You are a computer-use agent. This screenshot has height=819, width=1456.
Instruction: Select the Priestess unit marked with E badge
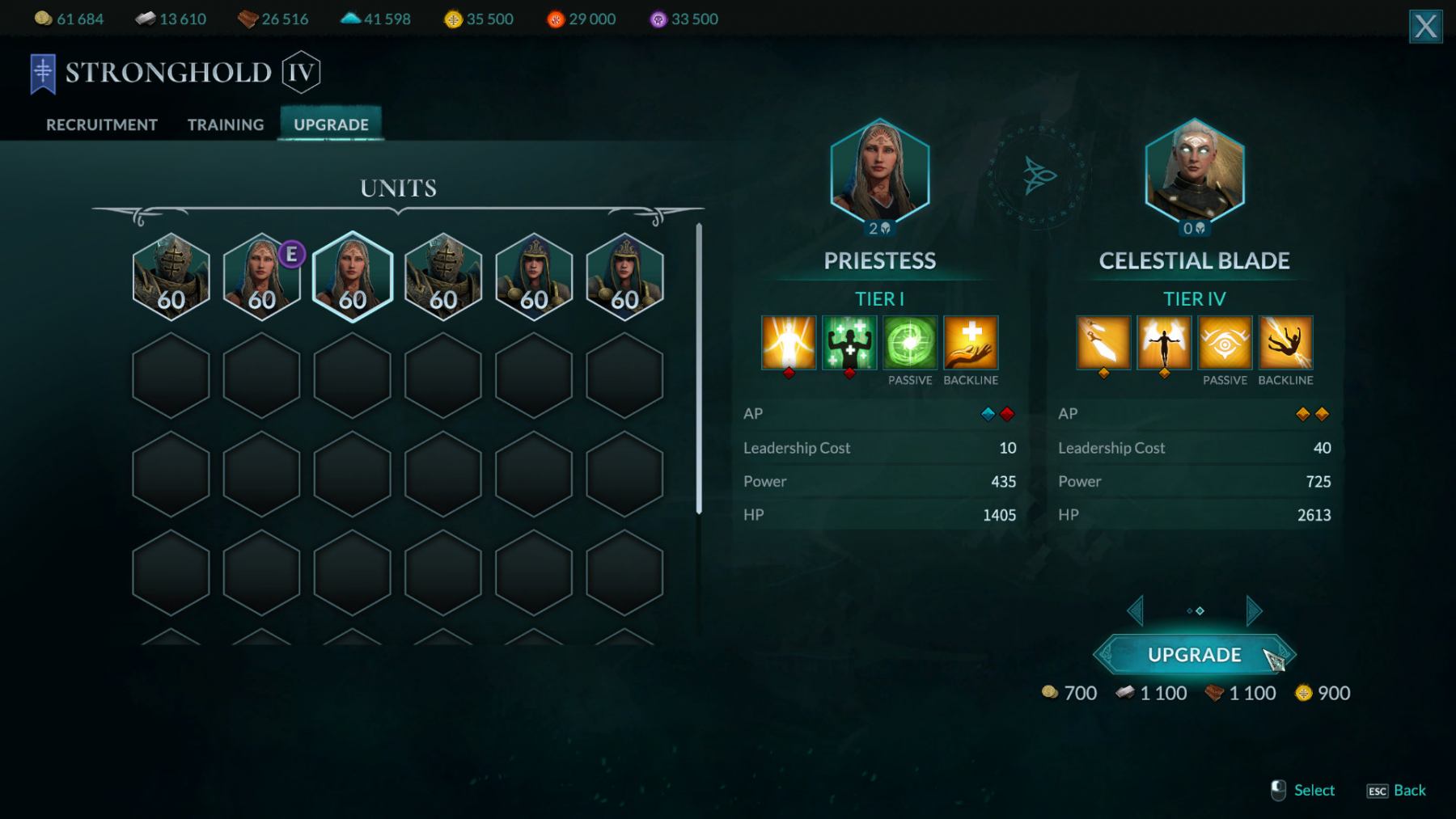[261, 277]
